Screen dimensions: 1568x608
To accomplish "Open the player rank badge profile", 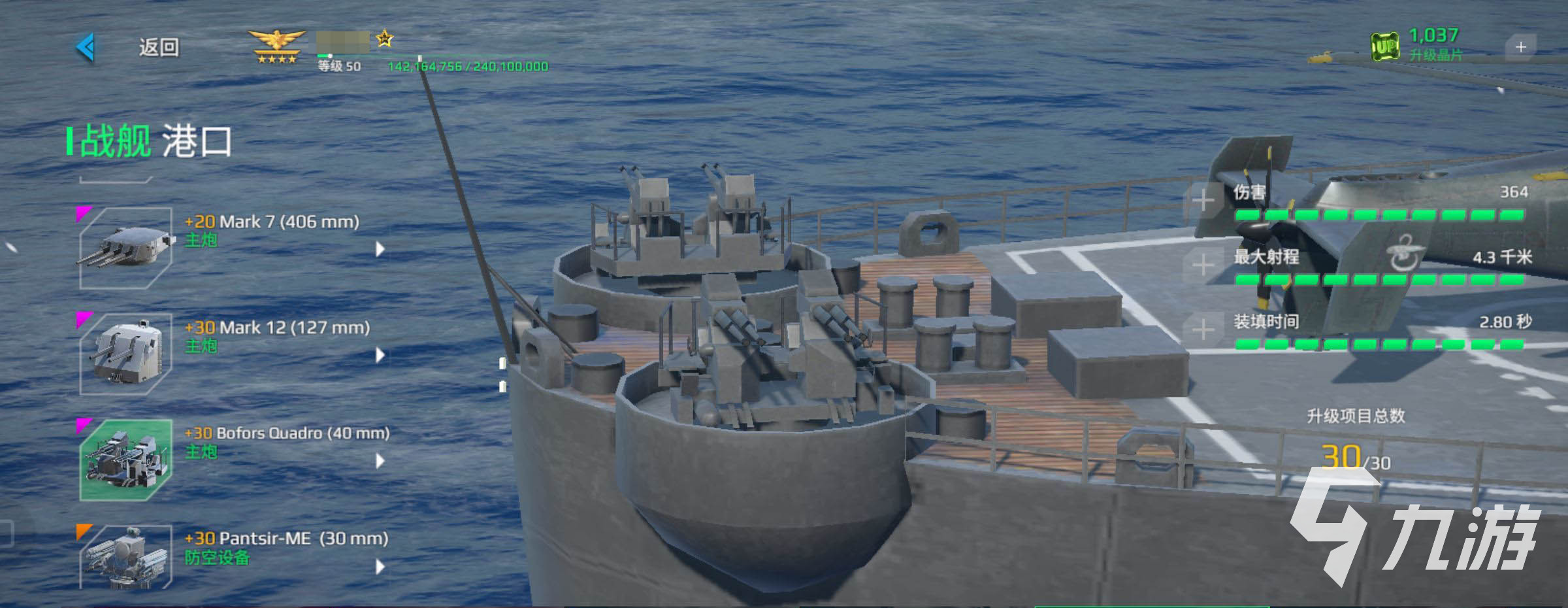I will click(x=277, y=47).
